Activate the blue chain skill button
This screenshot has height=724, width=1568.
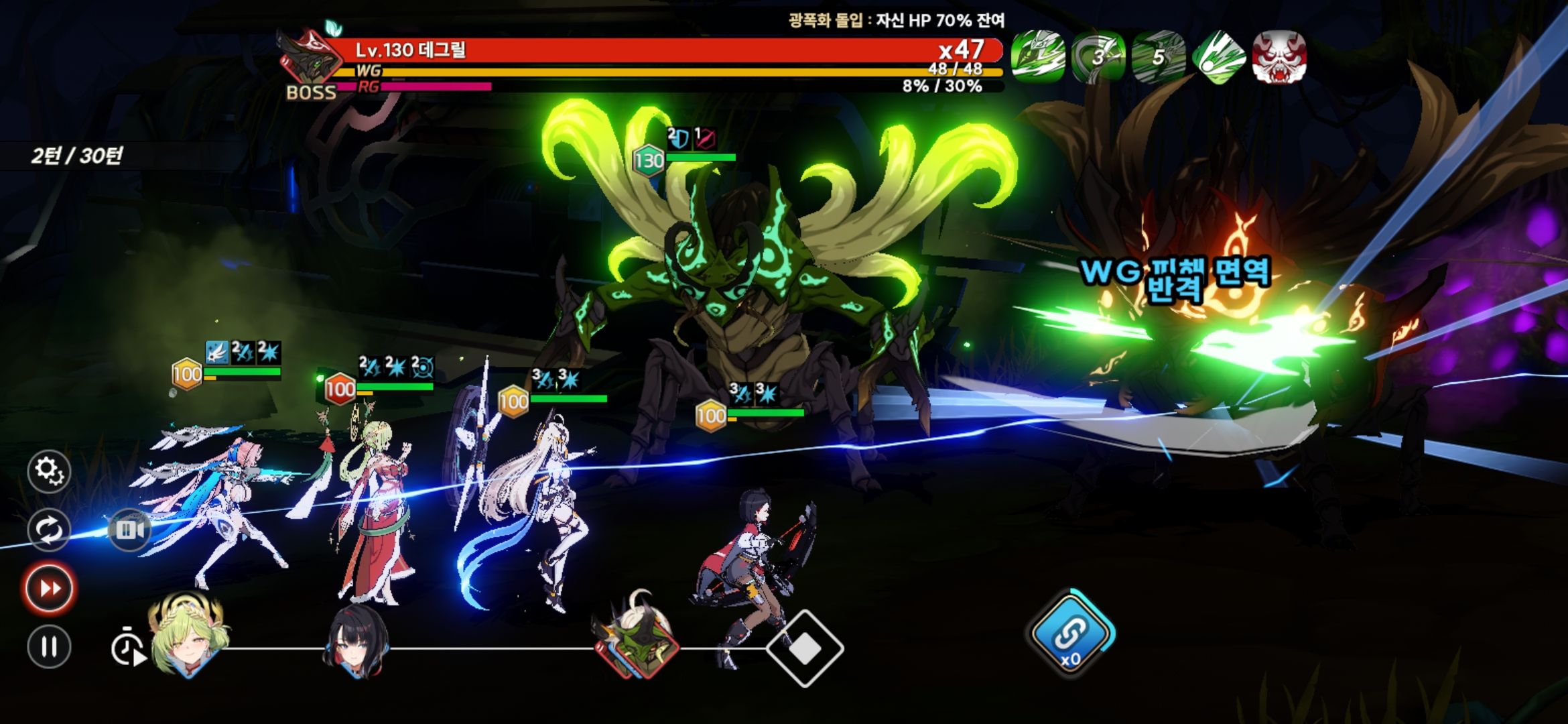coord(1069,633)
